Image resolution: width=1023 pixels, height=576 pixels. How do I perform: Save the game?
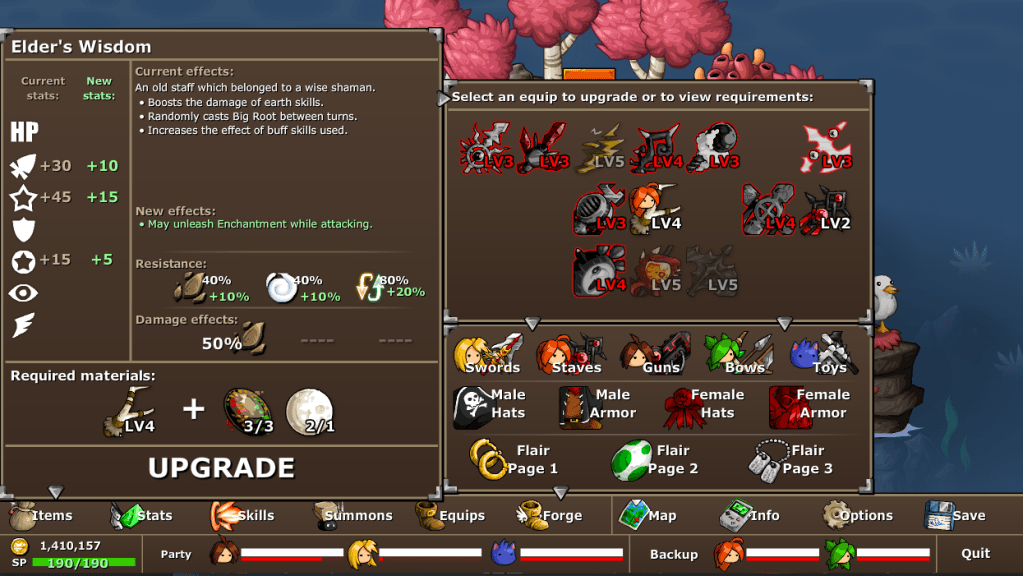[x=956, y=515]
